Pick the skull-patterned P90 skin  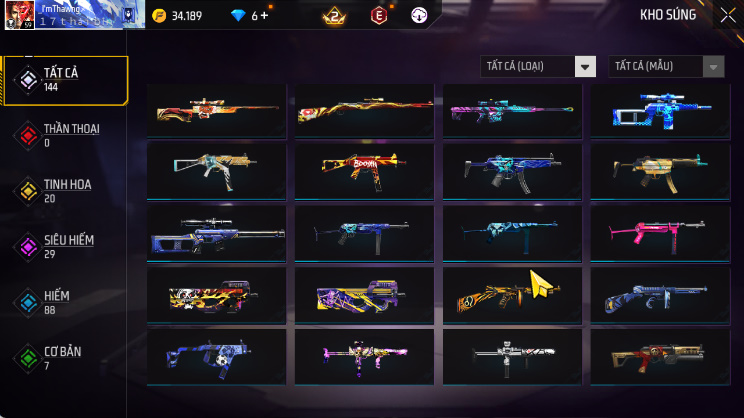pos(216,295)
